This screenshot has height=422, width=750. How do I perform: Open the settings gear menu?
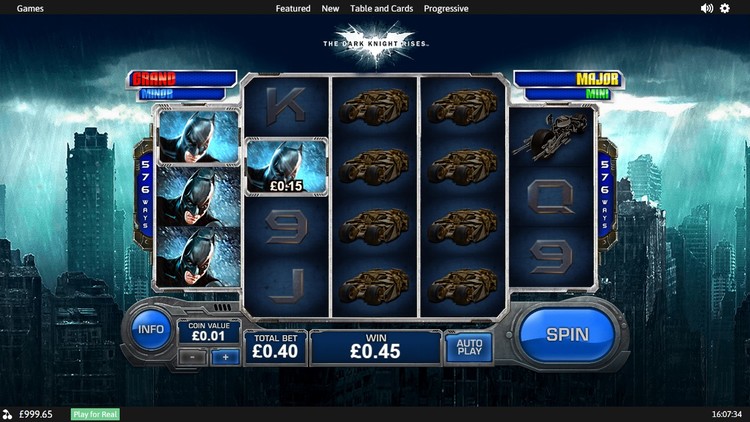pos(725,8)
